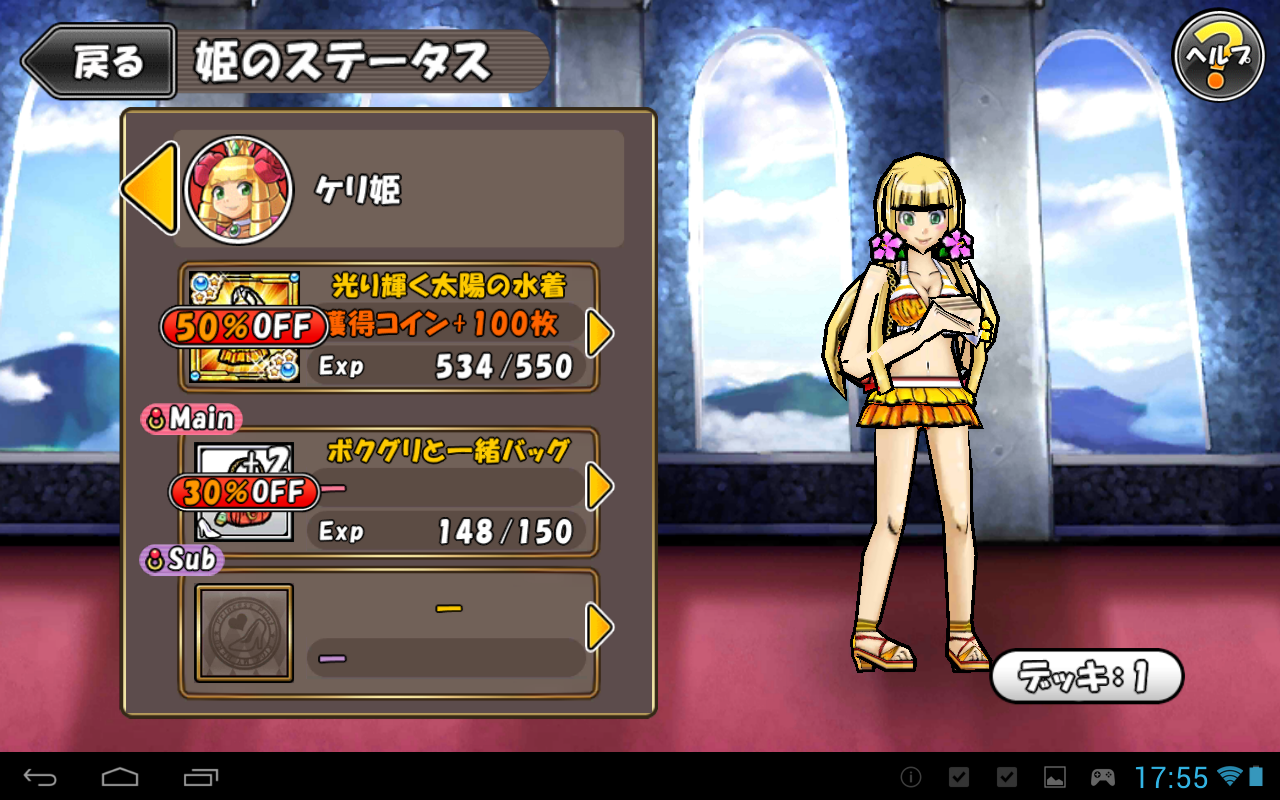Open the 光り輝く太陽の水着 costume row arrow

(599, 333)
